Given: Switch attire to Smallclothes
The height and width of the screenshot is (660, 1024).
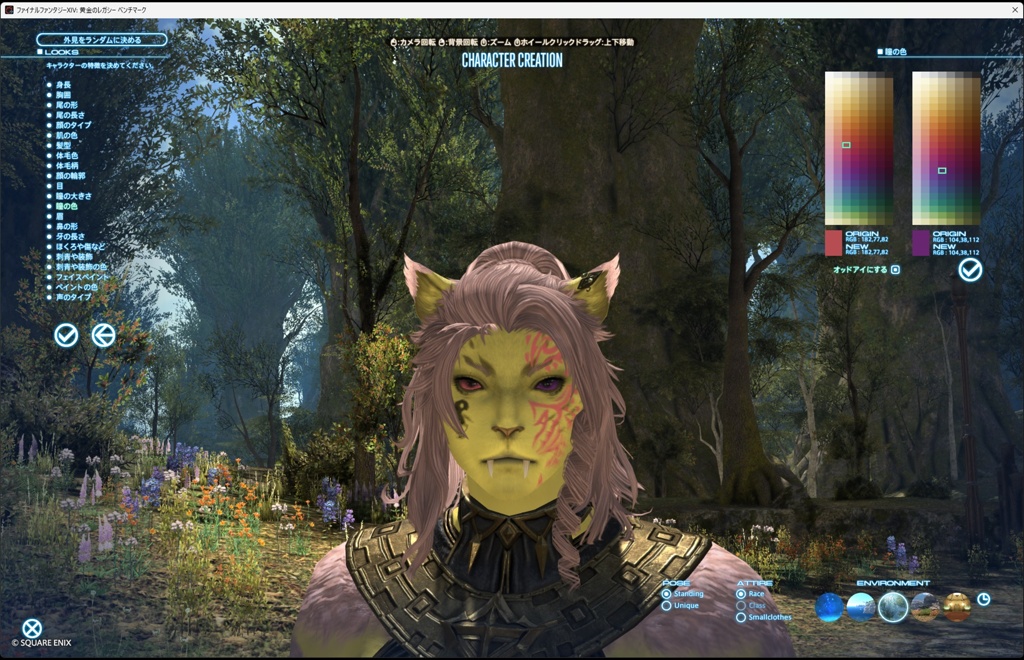Looking at the screenshot, I should (741, 618).
